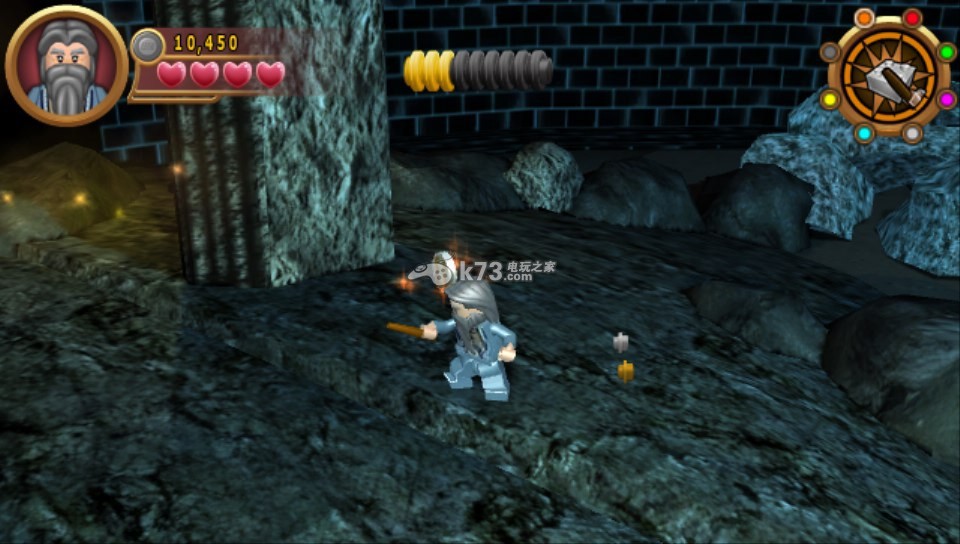The width and height of the screenshot is (960, 544).
Task: Click the bearded wizard character portrait
Action: [67, 66]
